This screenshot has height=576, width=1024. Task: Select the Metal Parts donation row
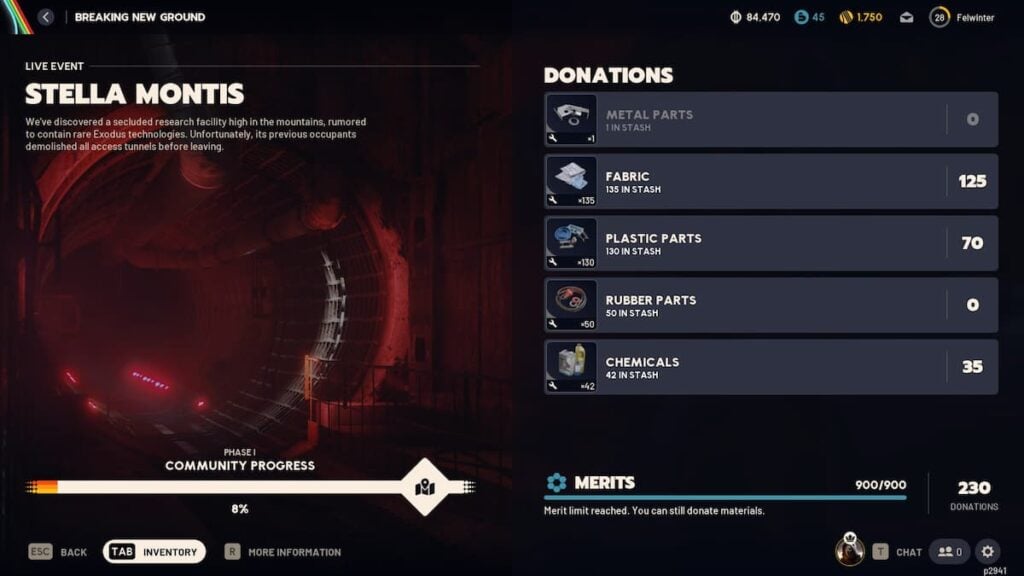[x=770, y=120]
